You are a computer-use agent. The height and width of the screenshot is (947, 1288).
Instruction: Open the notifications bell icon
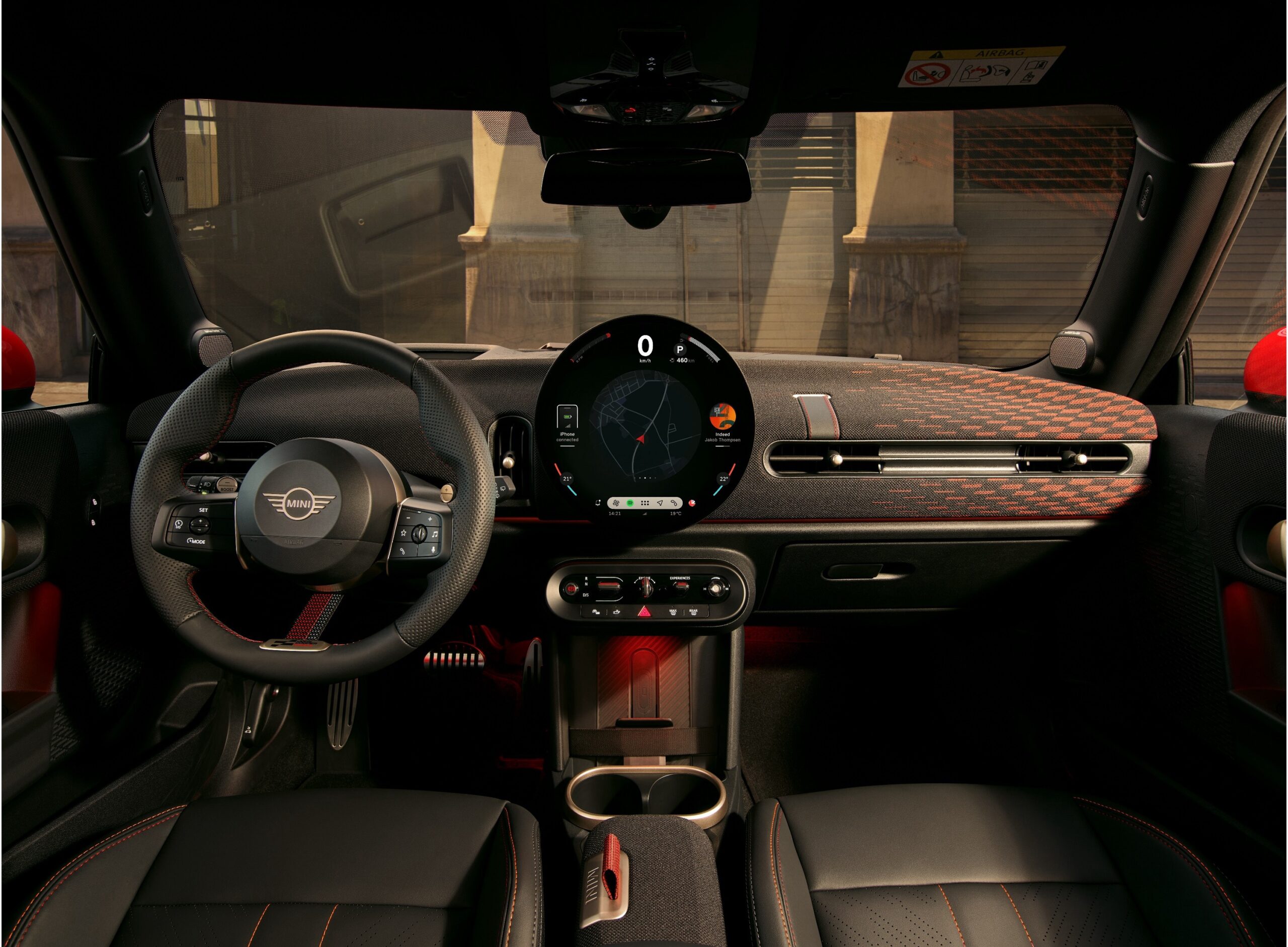598,503
